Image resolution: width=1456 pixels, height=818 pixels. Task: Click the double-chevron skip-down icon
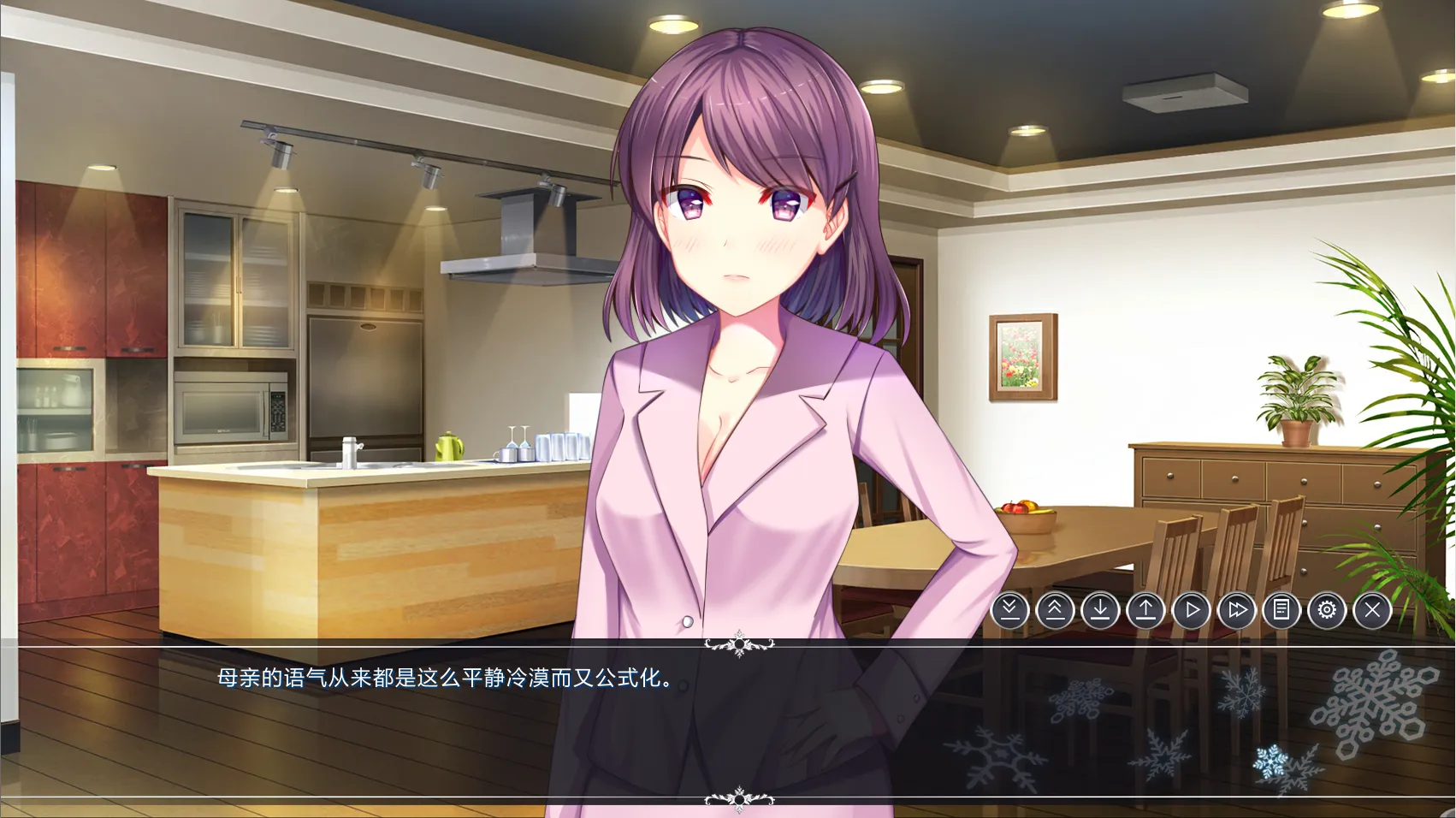[1009, 610]
